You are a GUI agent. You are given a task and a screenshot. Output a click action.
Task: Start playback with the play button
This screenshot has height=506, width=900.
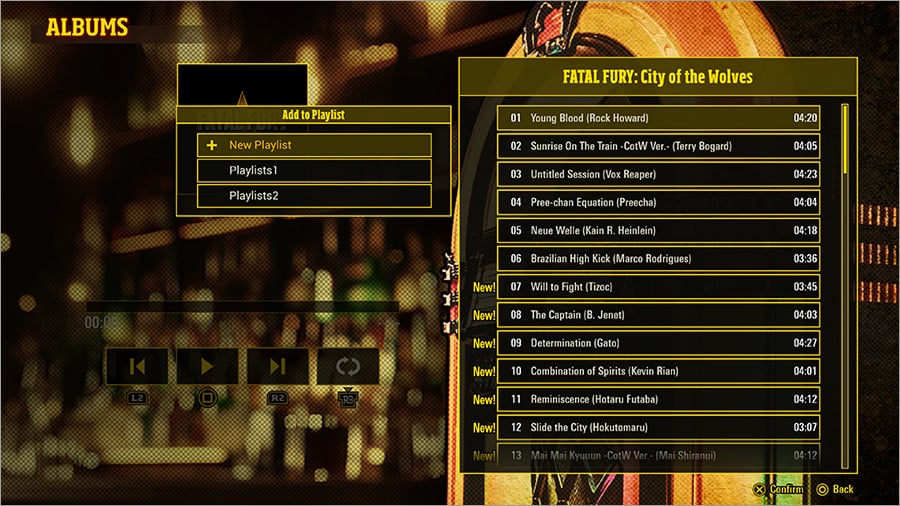207,367
